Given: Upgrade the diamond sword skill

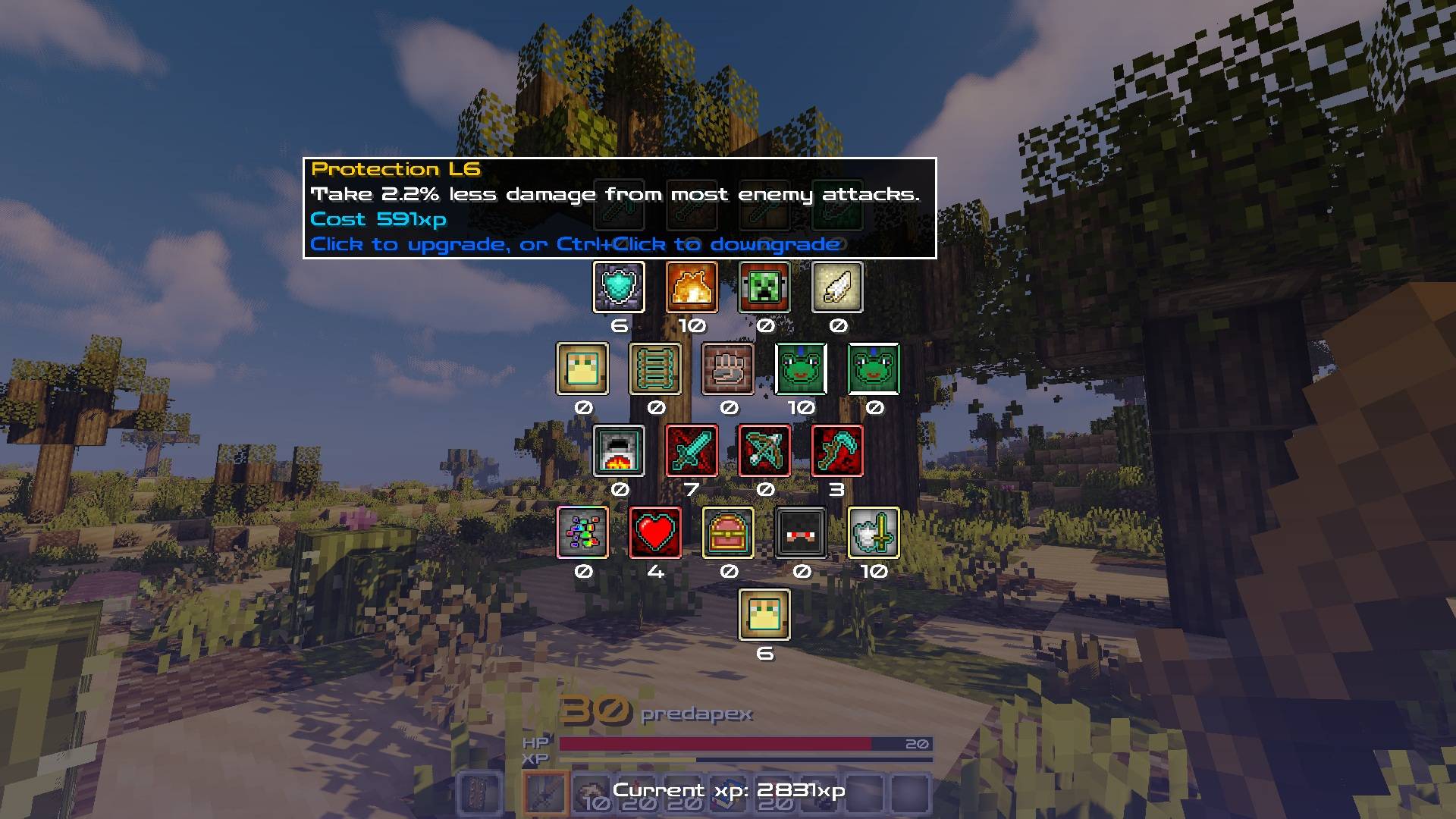Looking at the screenshot, I should pyautogui.click(x=692, y=451).
